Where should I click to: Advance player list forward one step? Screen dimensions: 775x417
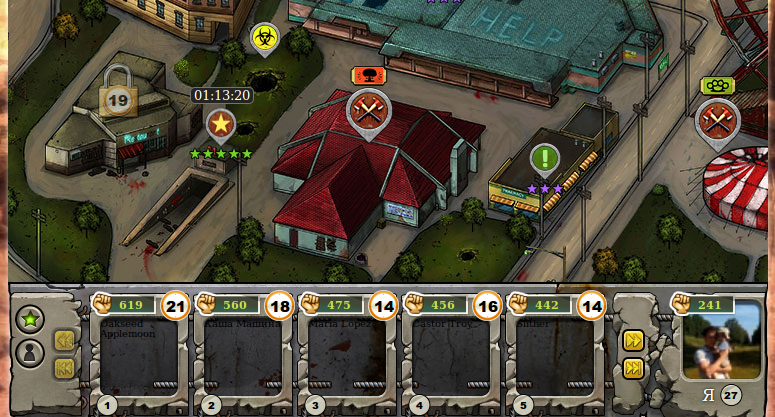[633, 340]
